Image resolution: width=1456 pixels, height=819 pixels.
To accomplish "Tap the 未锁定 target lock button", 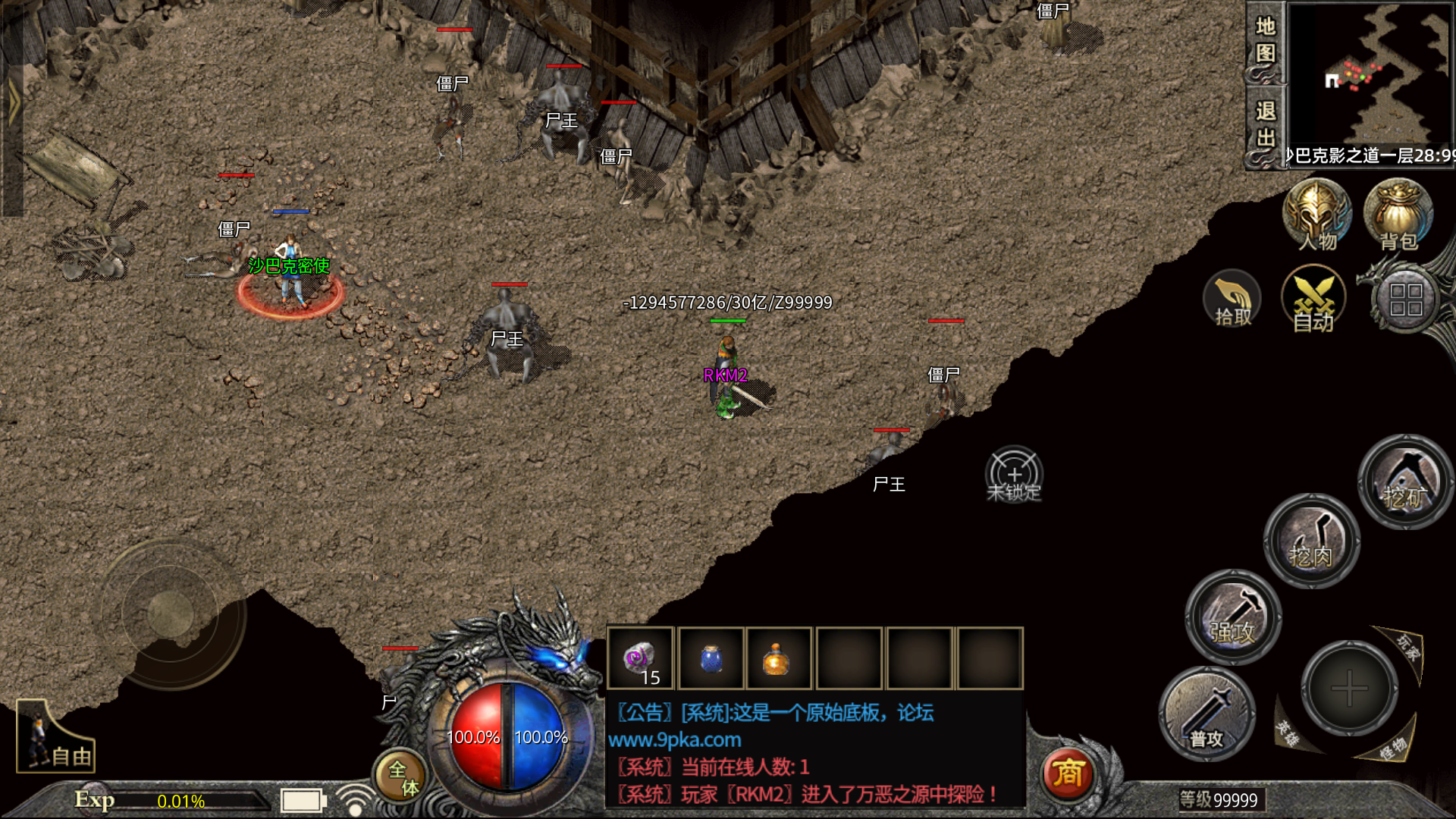I will [1014, 475].
